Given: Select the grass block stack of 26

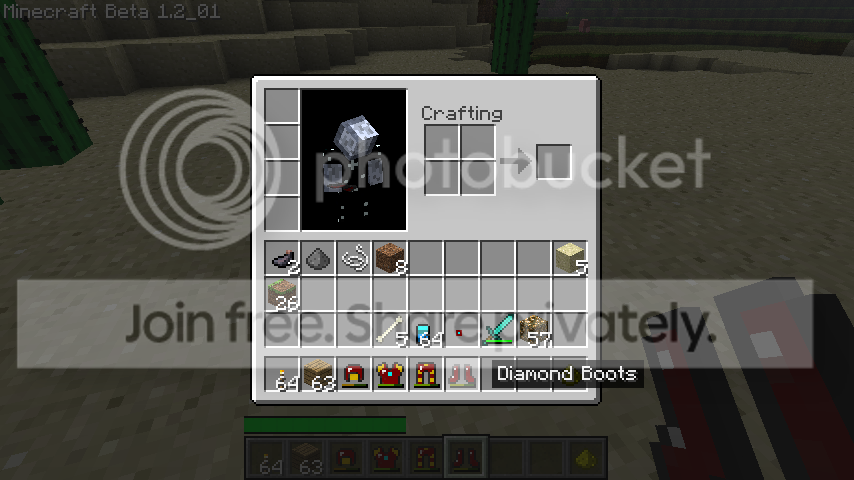Looking at the screenshot, I should 283,295.
